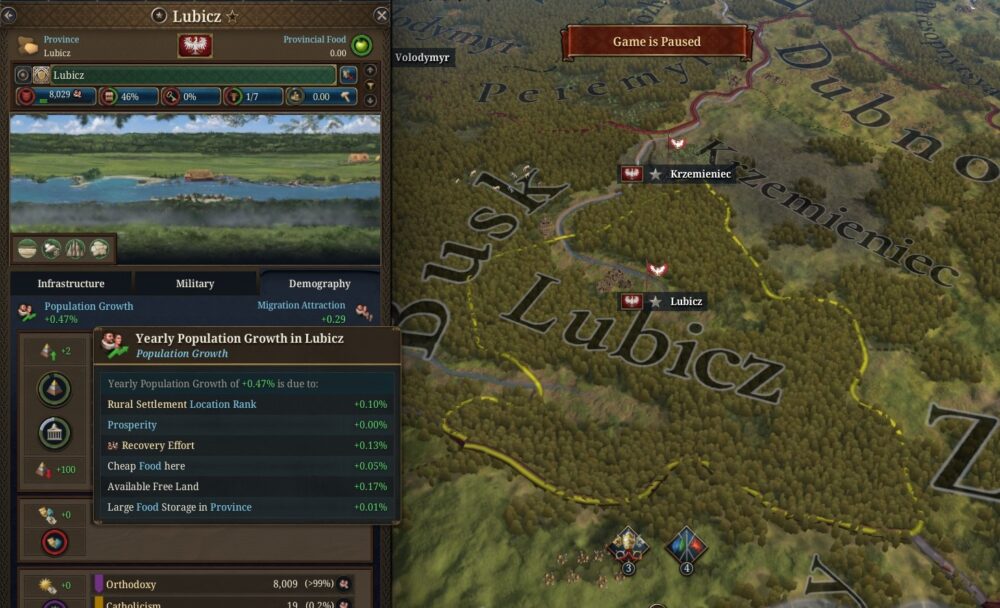Image resolution: width=1000 pixels, height=608 pixels.
Task: Toggle the favorite star beside Lubicz title
Action: pyautogui.click(x=233, y=16)
